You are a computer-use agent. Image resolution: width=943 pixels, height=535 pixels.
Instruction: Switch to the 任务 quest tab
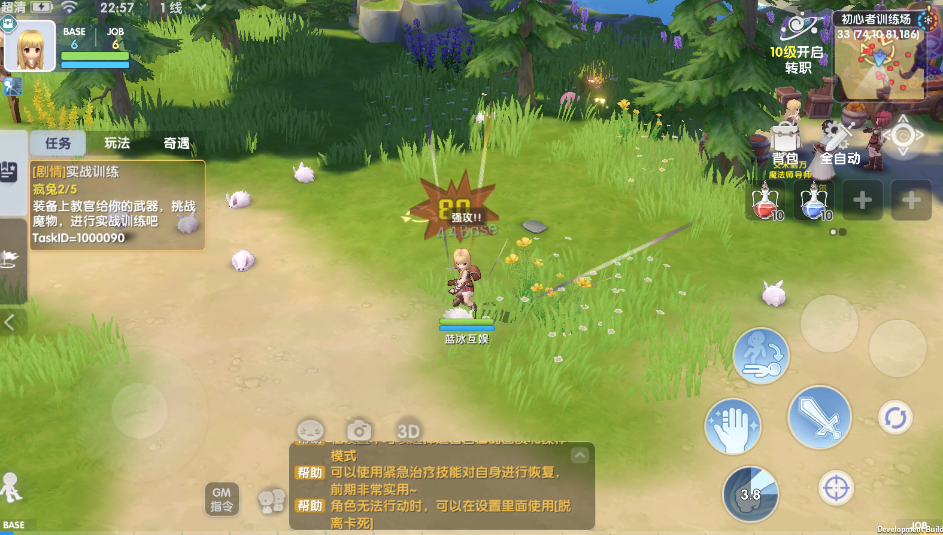coord(58,143)
